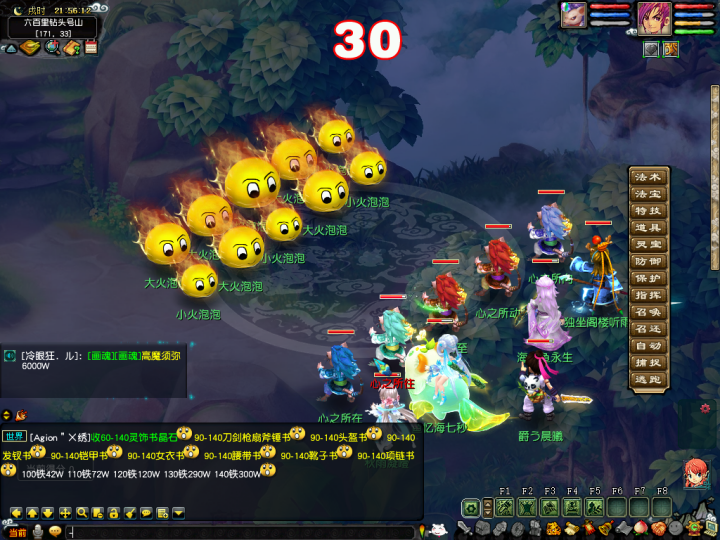Open the 法宝 battle command
The image size is (720, 540).
click(648, 194)
